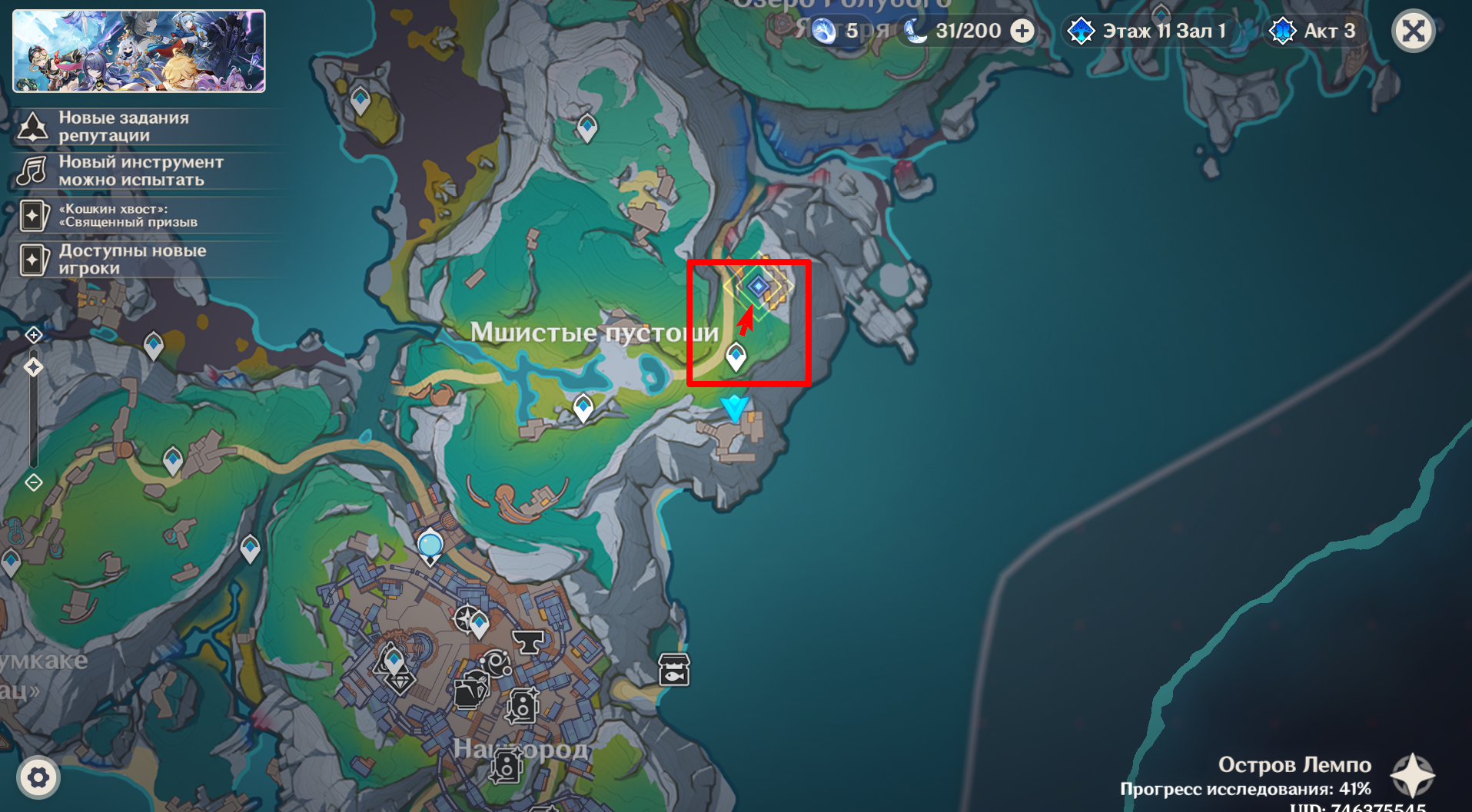Click the map zoom slider handle

tap(34, 367)
